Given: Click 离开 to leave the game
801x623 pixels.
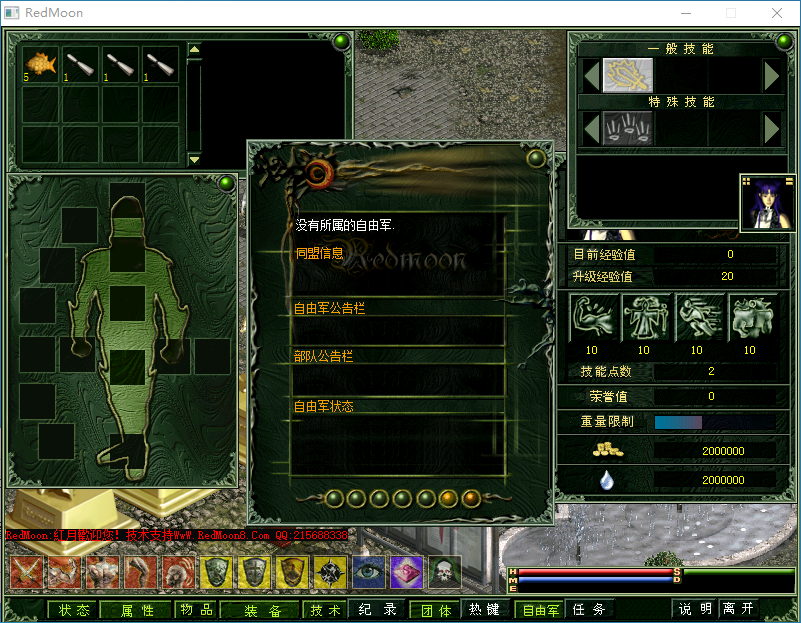Looking at the screenshot, I should pyautogui.click(x=739, y=609).
